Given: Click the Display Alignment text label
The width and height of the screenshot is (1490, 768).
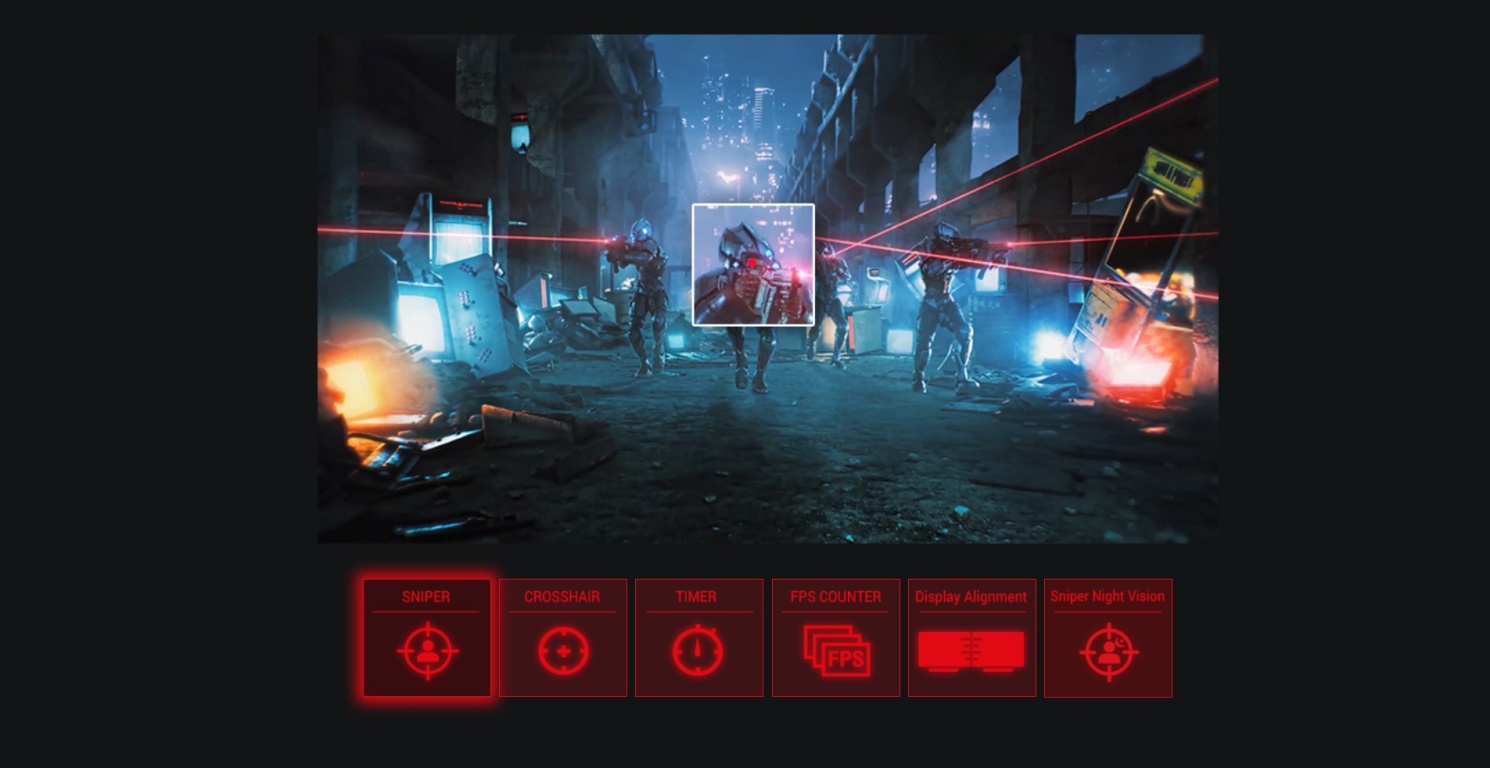Looking at the screenshot, I should click(971, 596).
